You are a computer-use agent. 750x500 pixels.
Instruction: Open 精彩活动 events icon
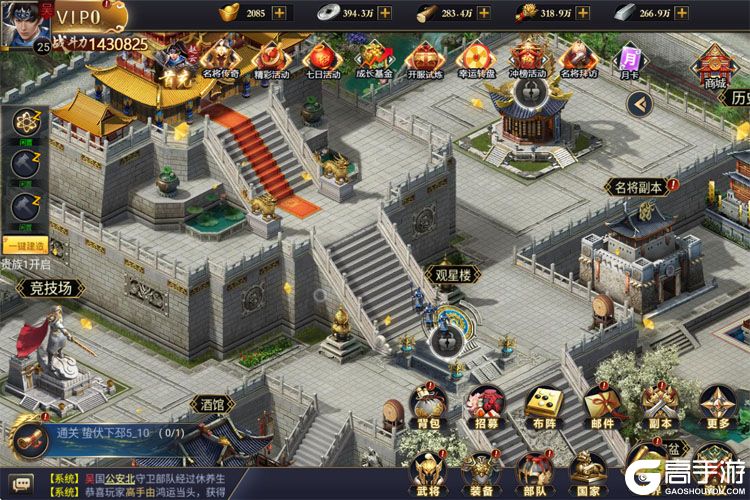coord(271,57)
